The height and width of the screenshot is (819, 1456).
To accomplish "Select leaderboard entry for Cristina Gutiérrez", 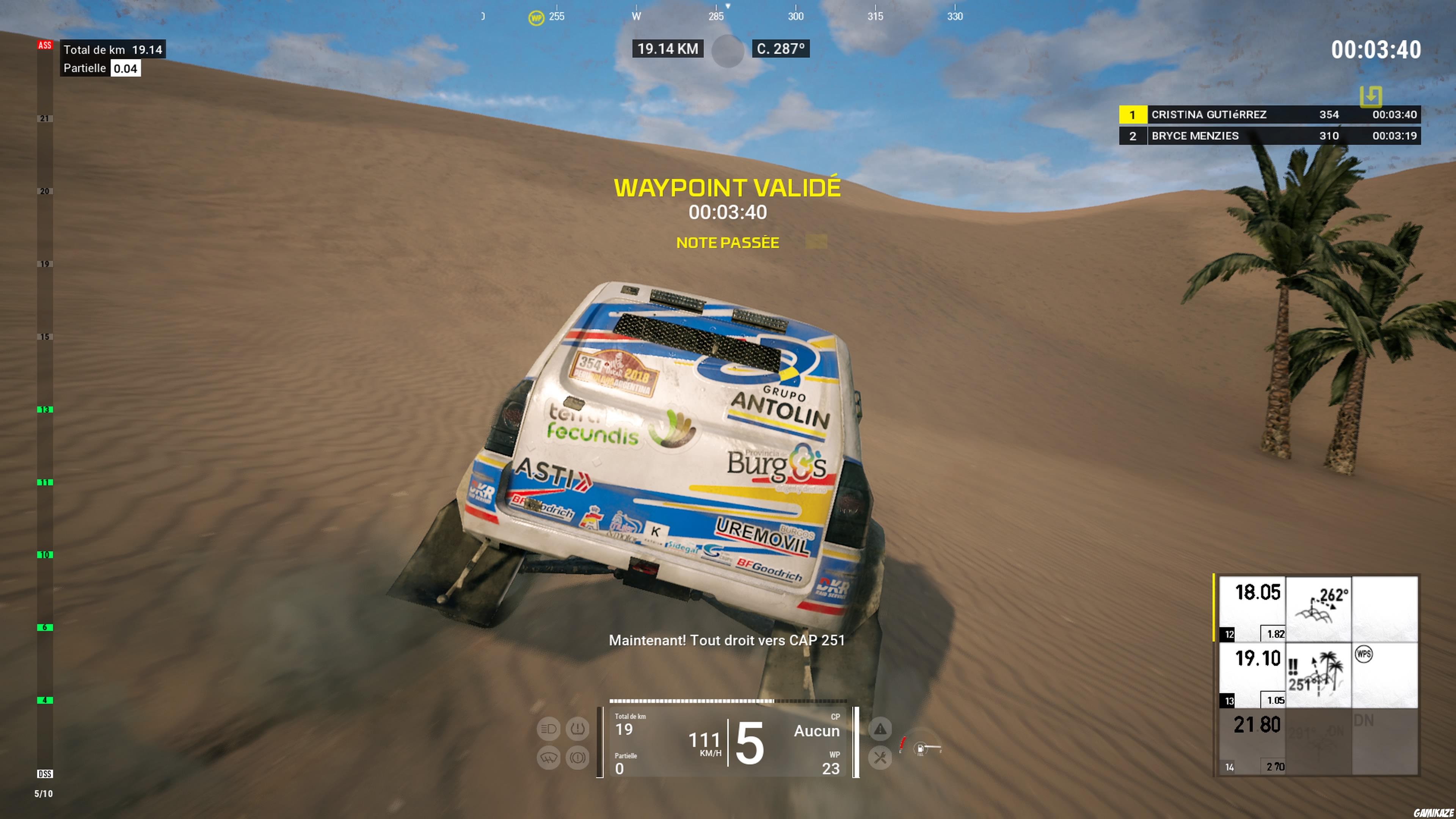I will click(1272, 115).
